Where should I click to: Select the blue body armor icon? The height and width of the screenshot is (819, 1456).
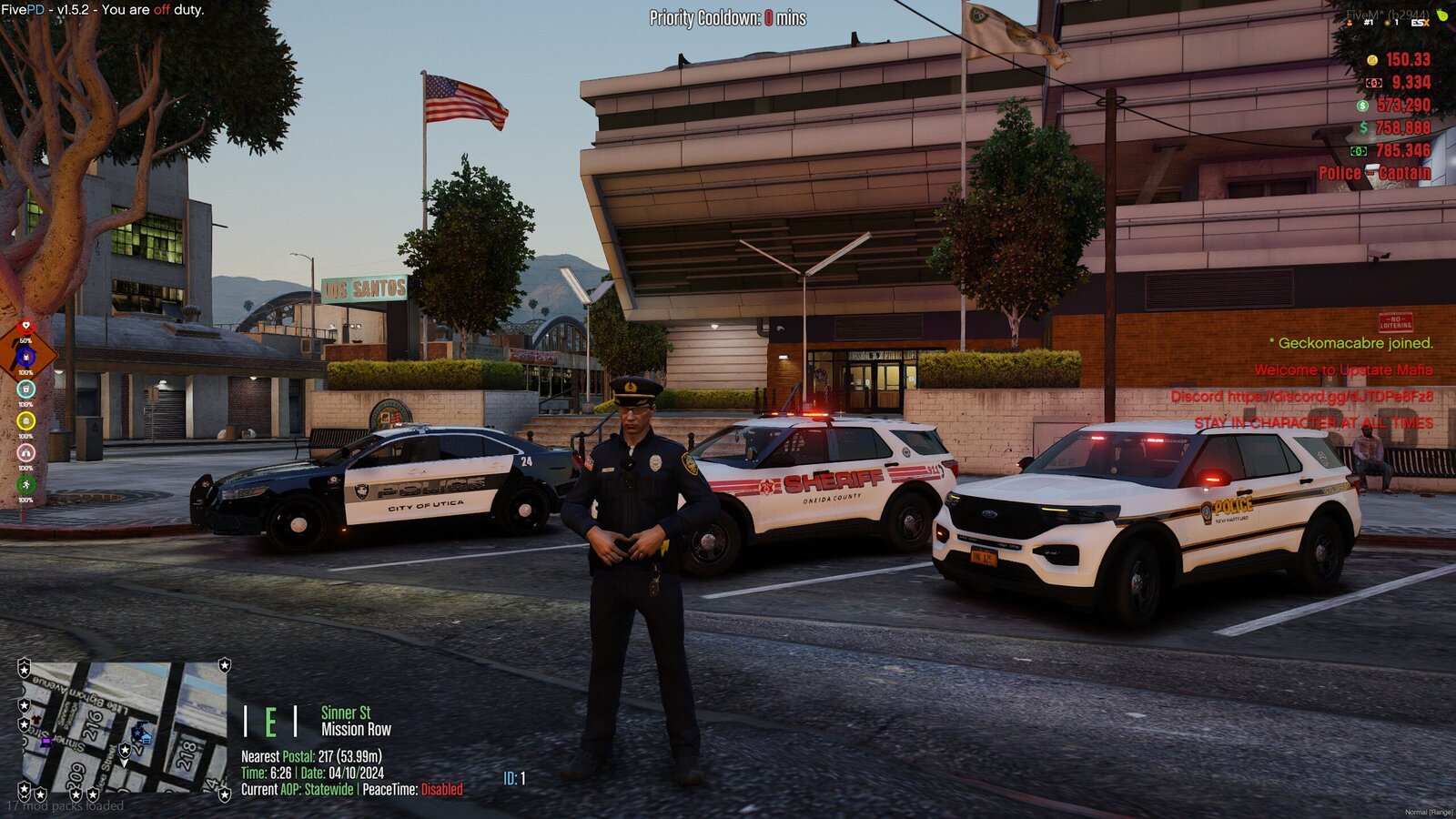tap(25, 356)
